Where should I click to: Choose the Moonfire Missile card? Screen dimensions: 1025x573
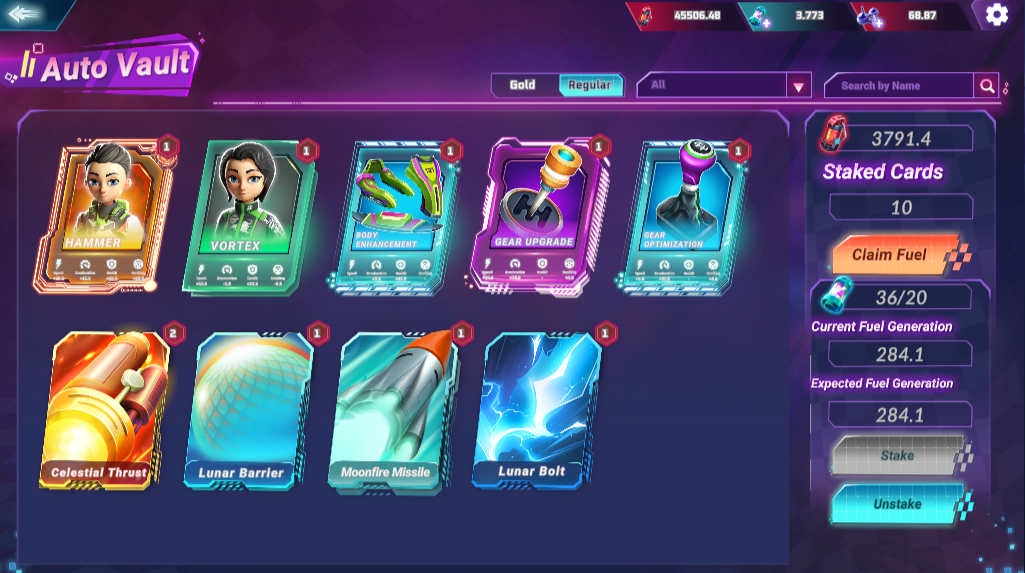pos(392,410)
